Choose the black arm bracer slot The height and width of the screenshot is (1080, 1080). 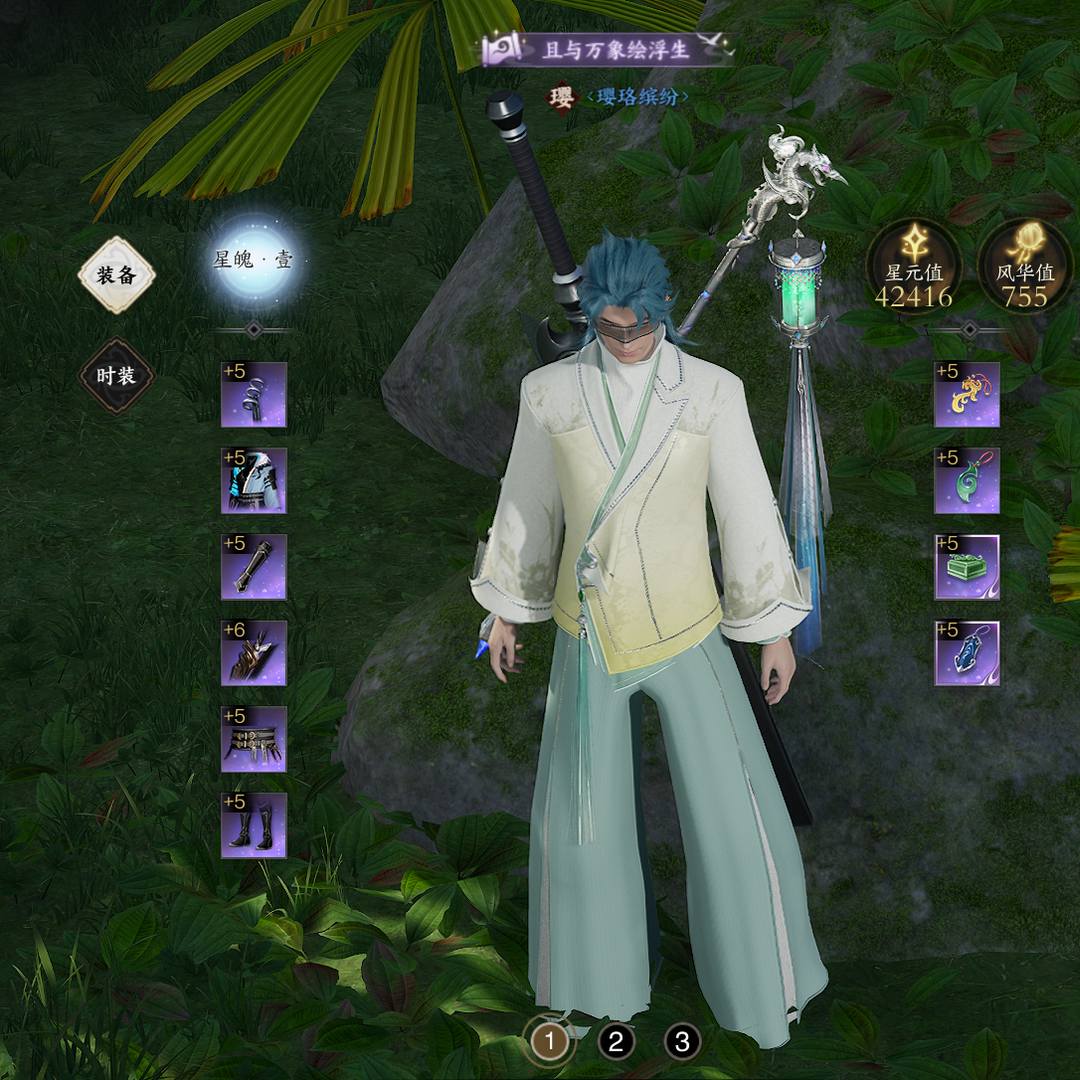pos(254,567)
